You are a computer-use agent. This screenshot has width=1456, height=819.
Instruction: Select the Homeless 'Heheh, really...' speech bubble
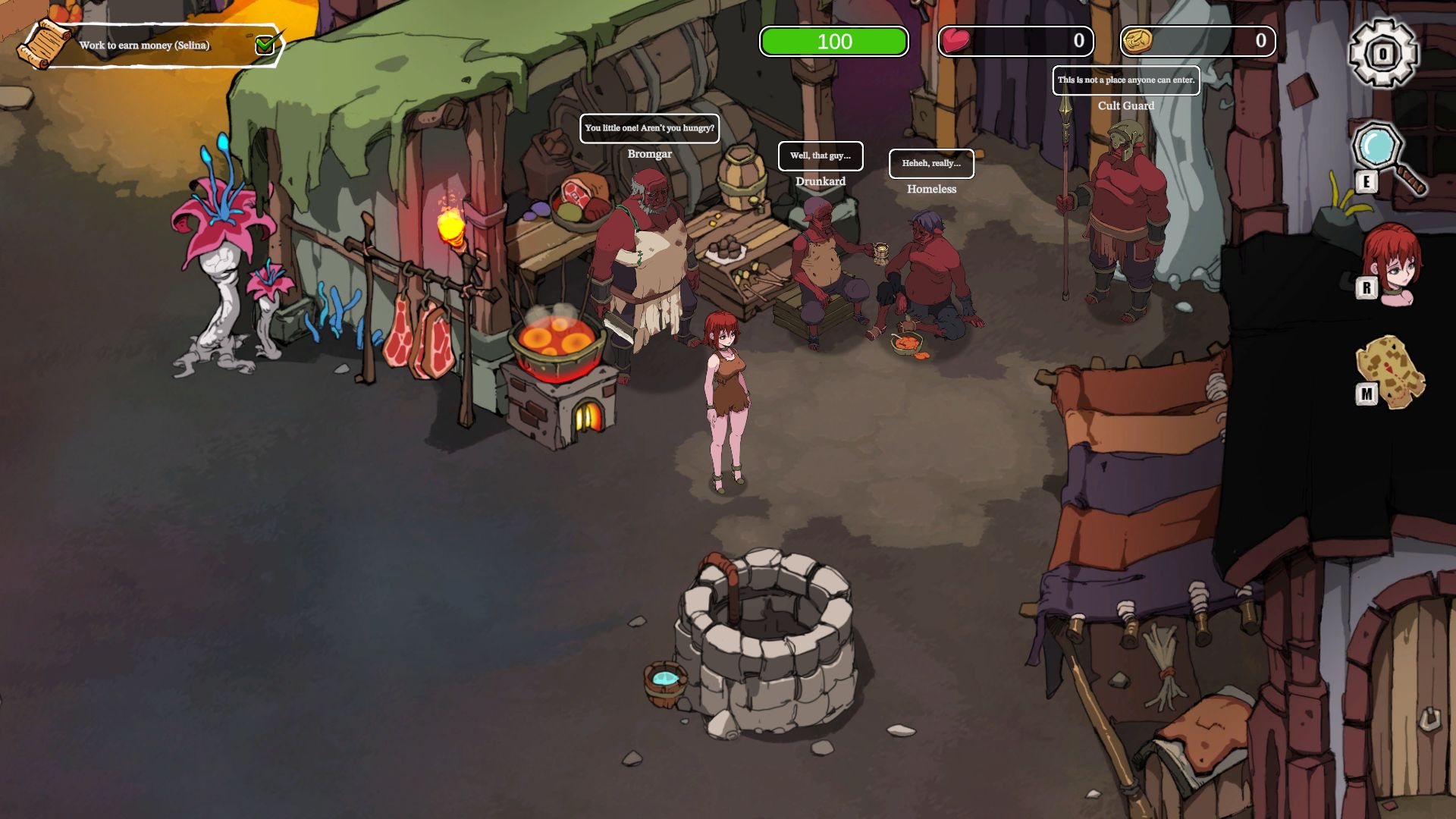coord(931,164)
